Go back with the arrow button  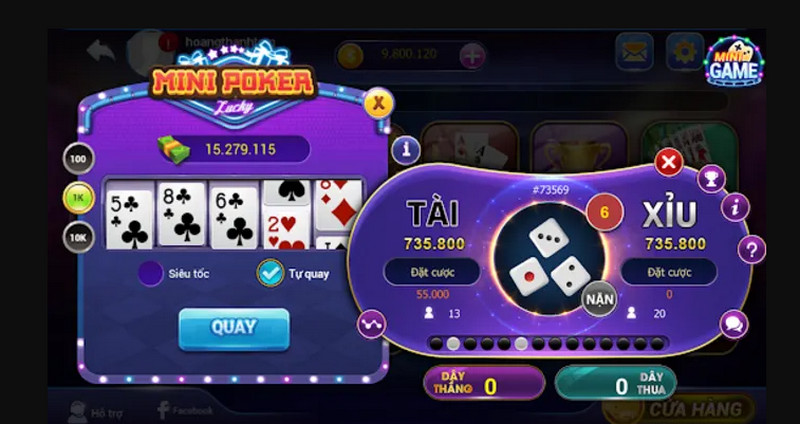click(x=101, y=50)
